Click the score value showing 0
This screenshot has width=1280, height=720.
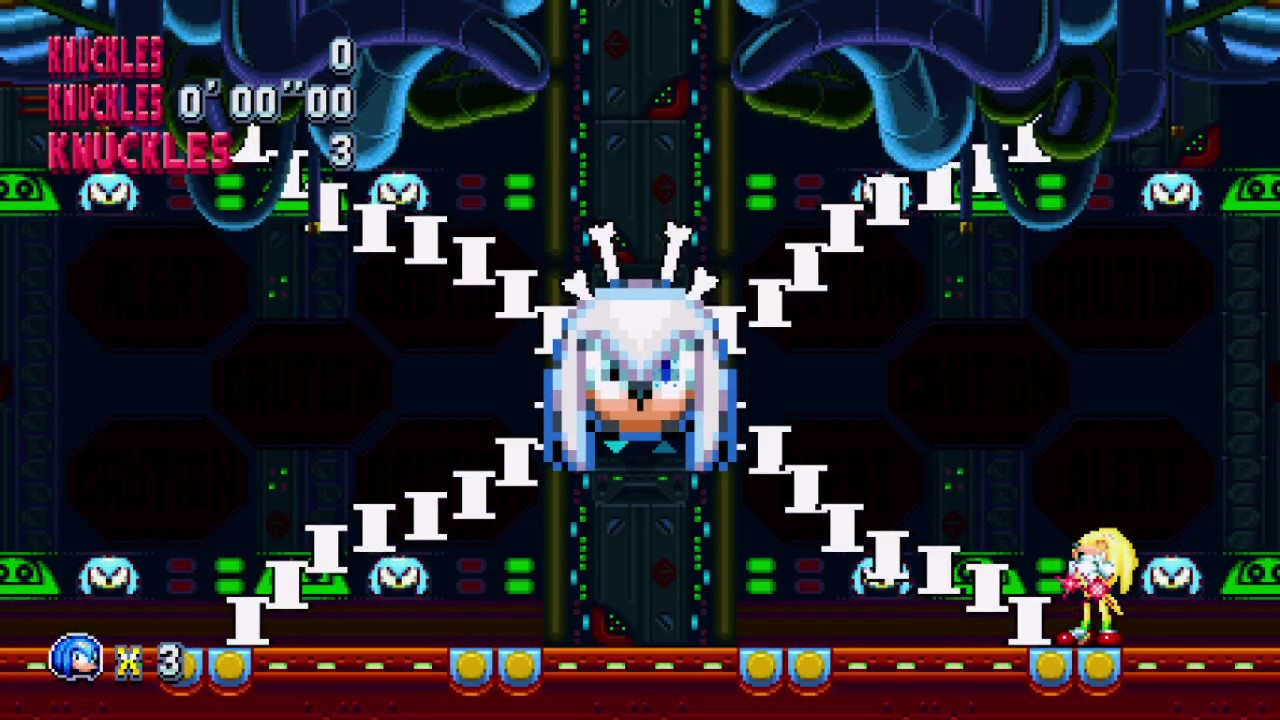click(x=340, y=58)
